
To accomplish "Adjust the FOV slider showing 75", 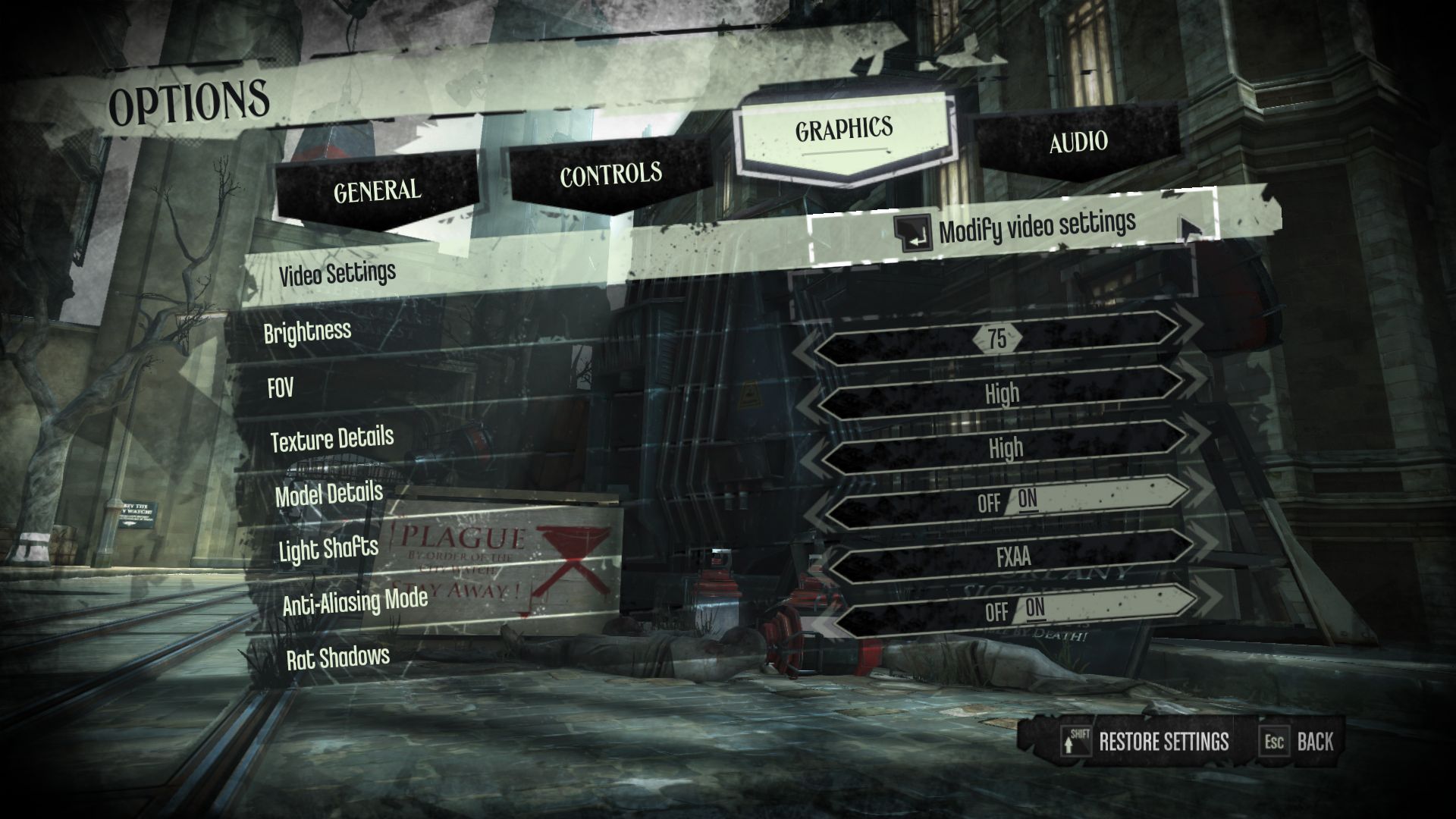I will (x=997, y=338).
